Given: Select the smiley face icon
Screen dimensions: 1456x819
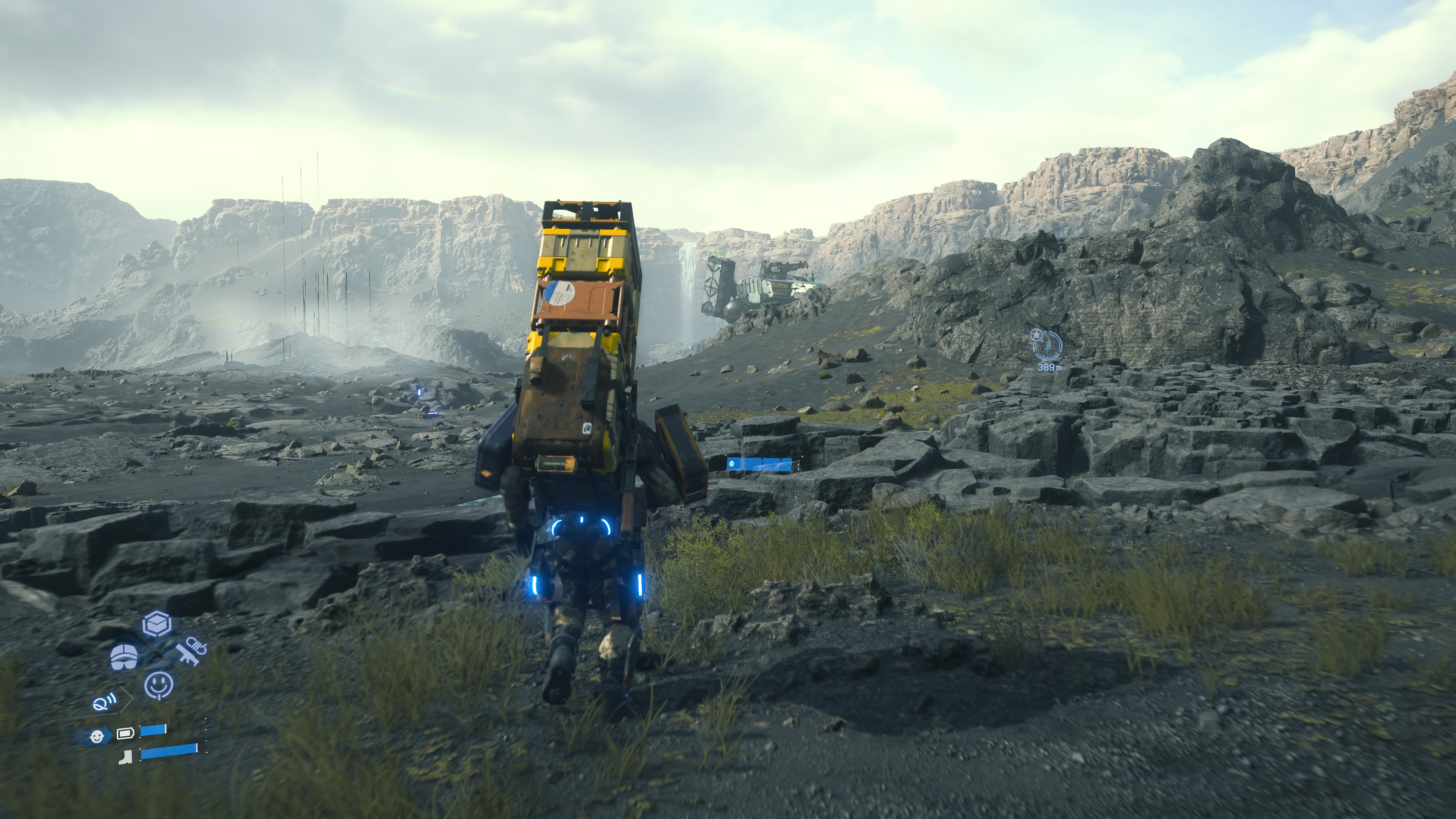Looking at the screenshot, I should (159, 685).
